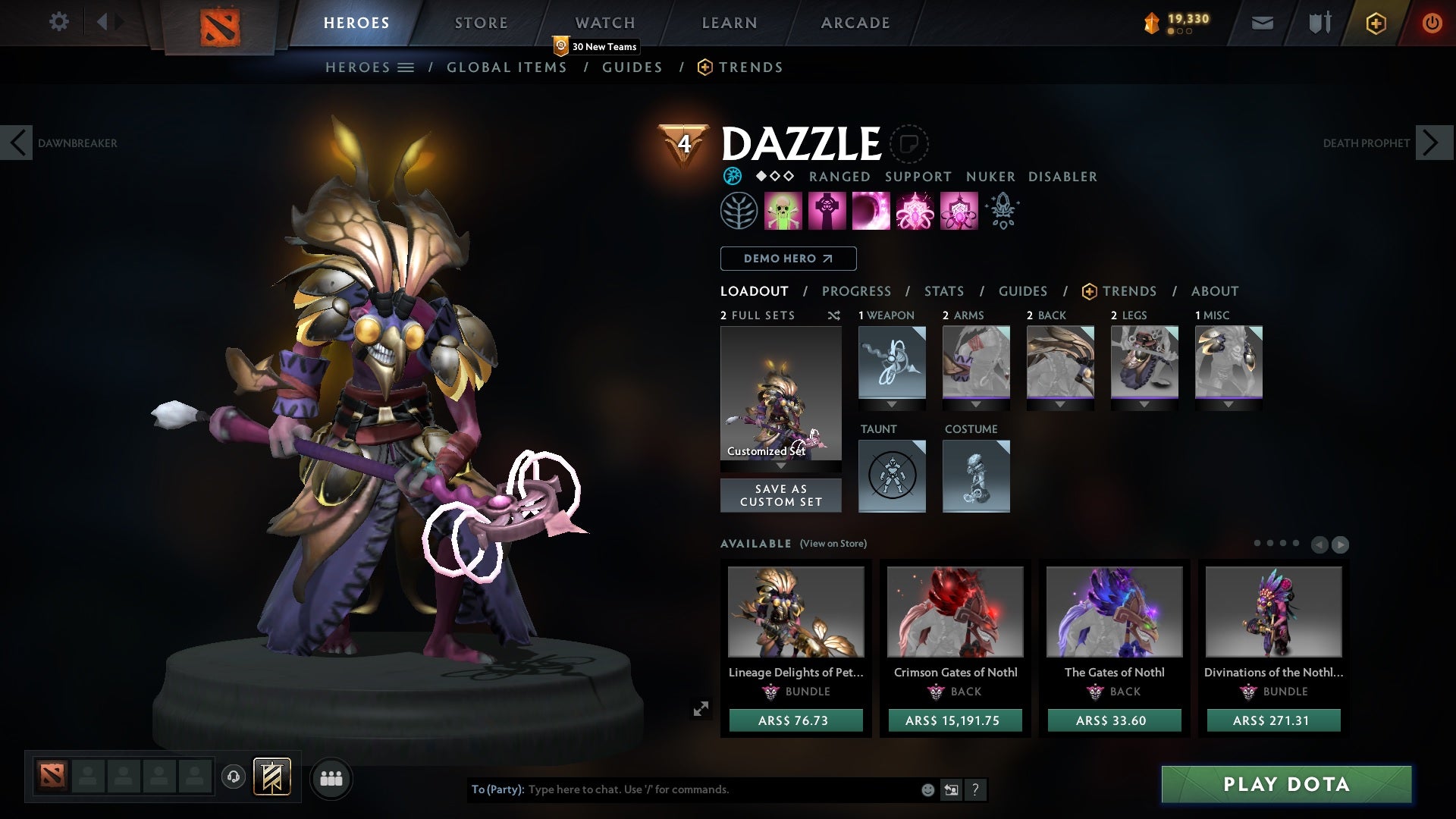Open the hamburger menu beside HEROES
Viewport: 1456px width, 819px height.
pos(406,67)
